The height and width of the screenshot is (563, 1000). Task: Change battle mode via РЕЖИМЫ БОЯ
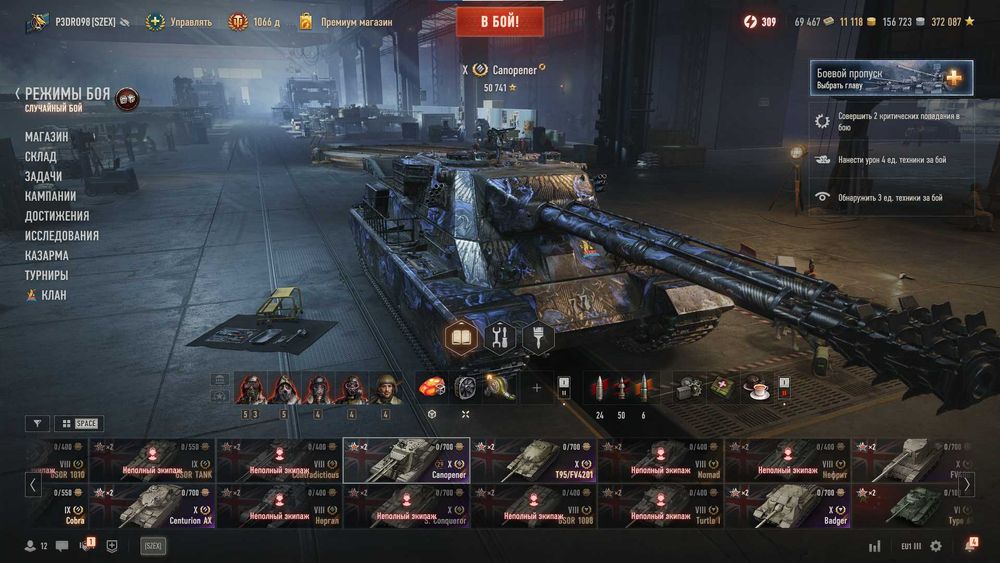(x=67, y=94)
